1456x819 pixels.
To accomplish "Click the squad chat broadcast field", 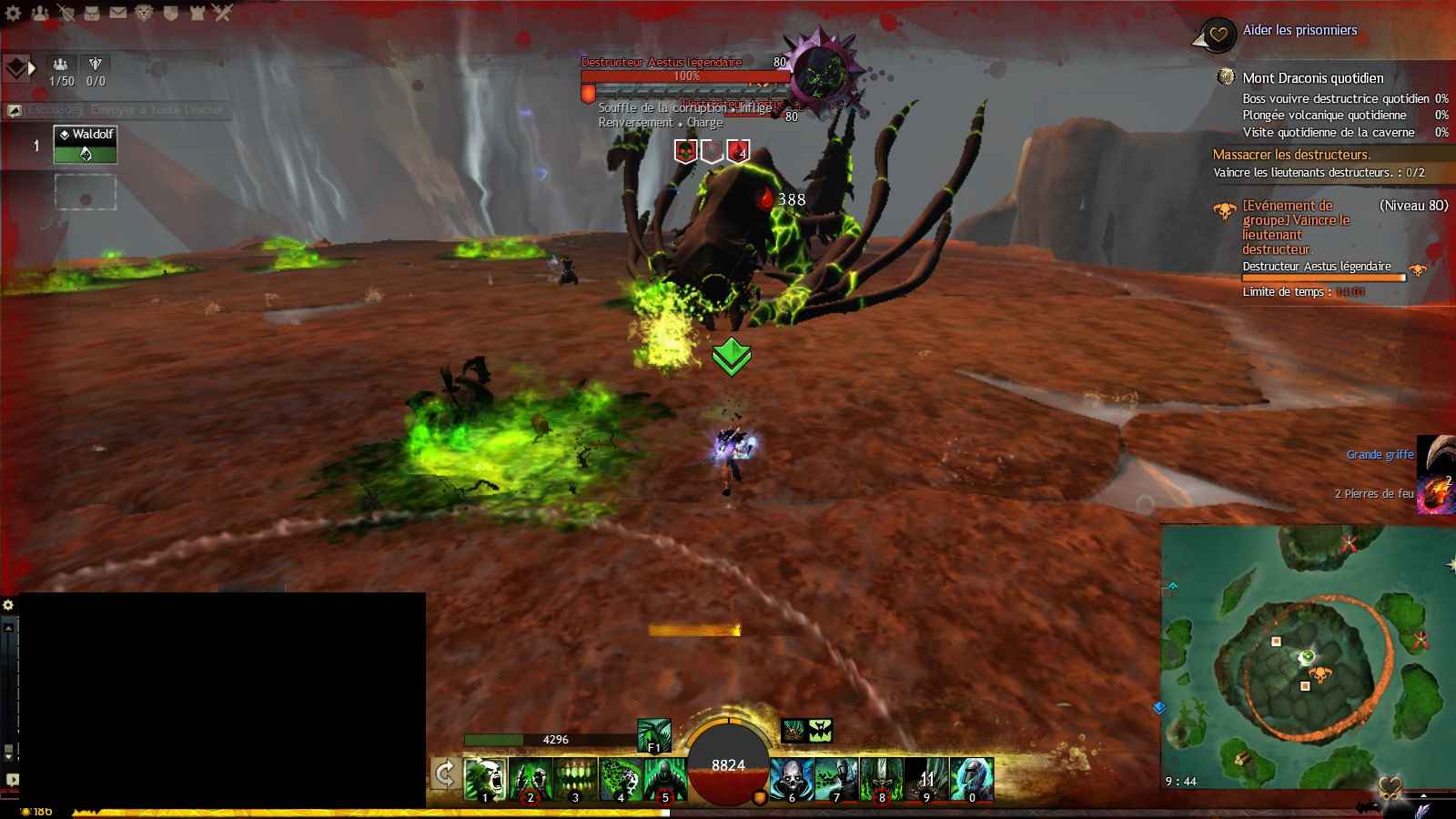I will [x=123, y=110].
